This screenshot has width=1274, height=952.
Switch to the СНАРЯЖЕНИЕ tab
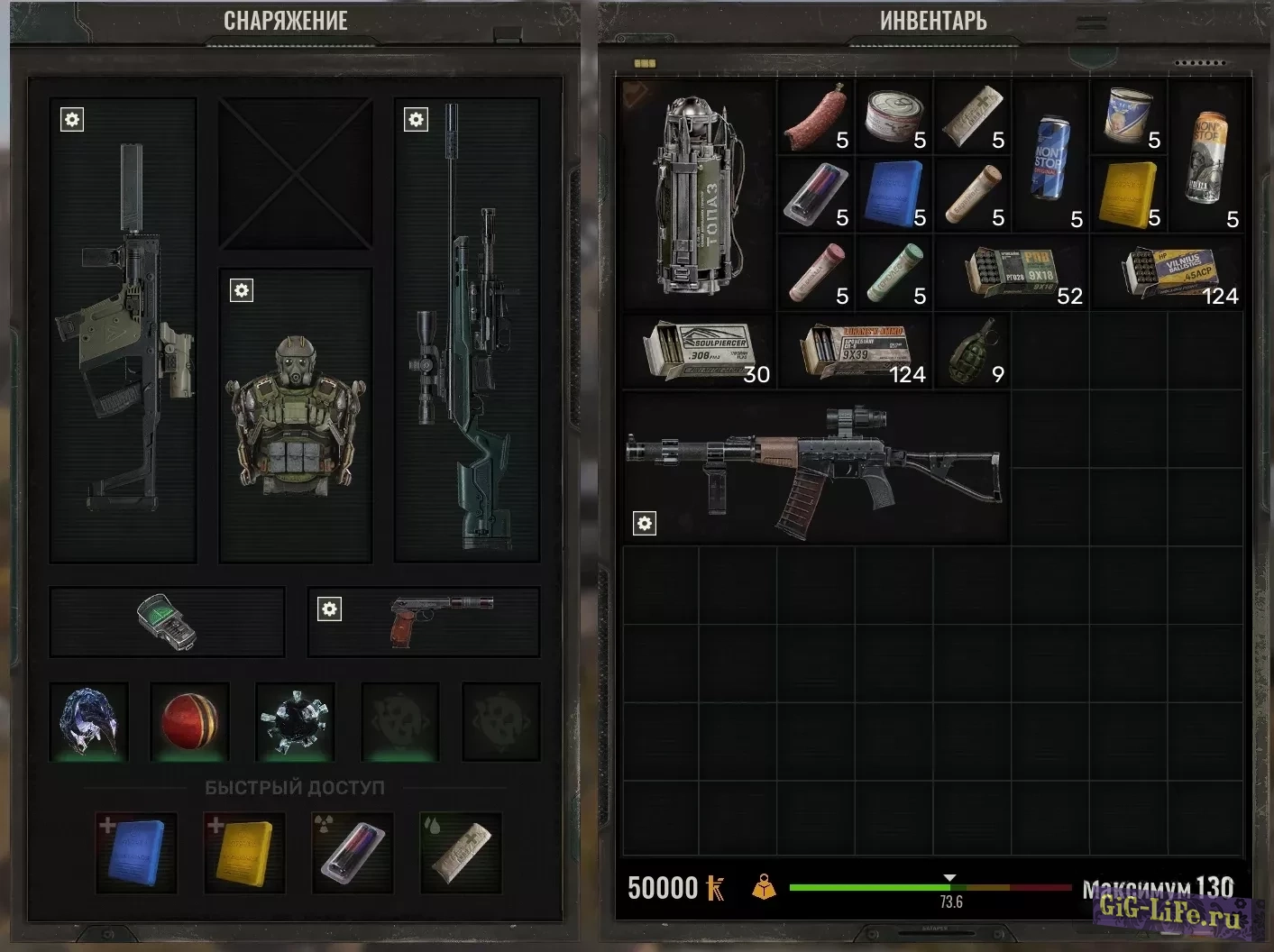[x=287, y=20]
